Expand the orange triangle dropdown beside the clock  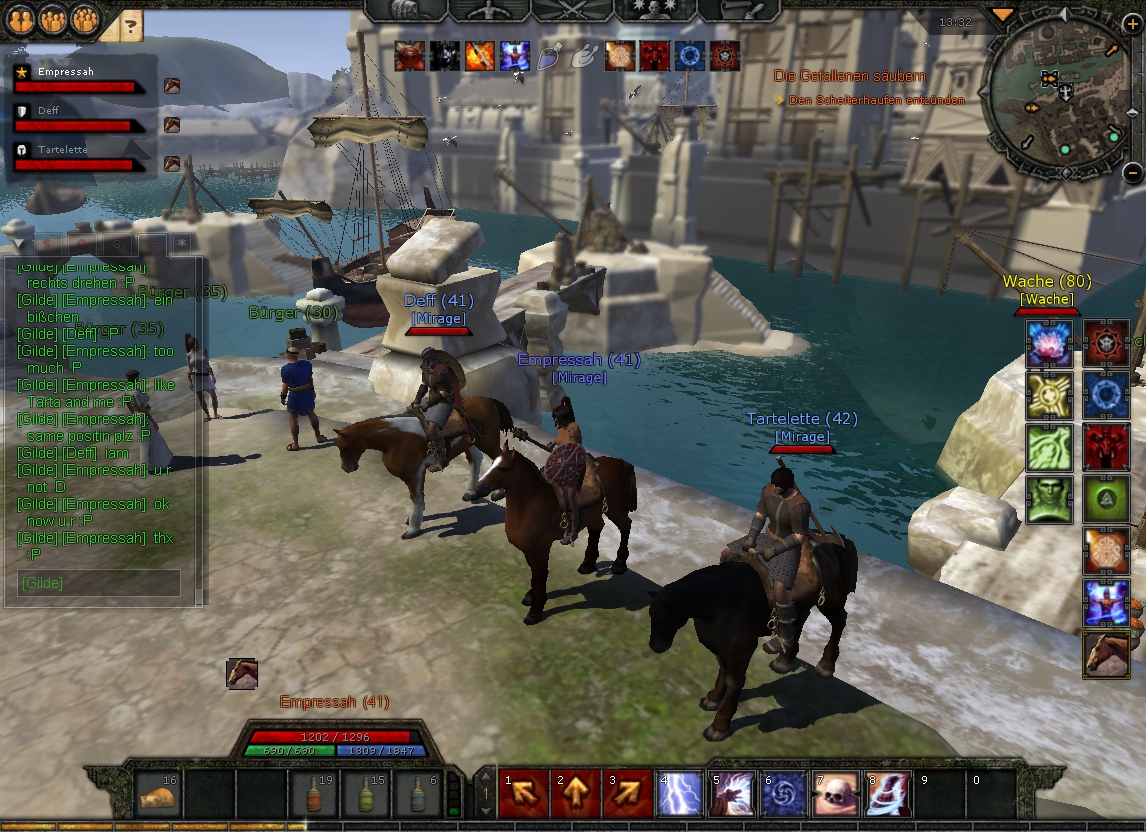(1002, 15)
